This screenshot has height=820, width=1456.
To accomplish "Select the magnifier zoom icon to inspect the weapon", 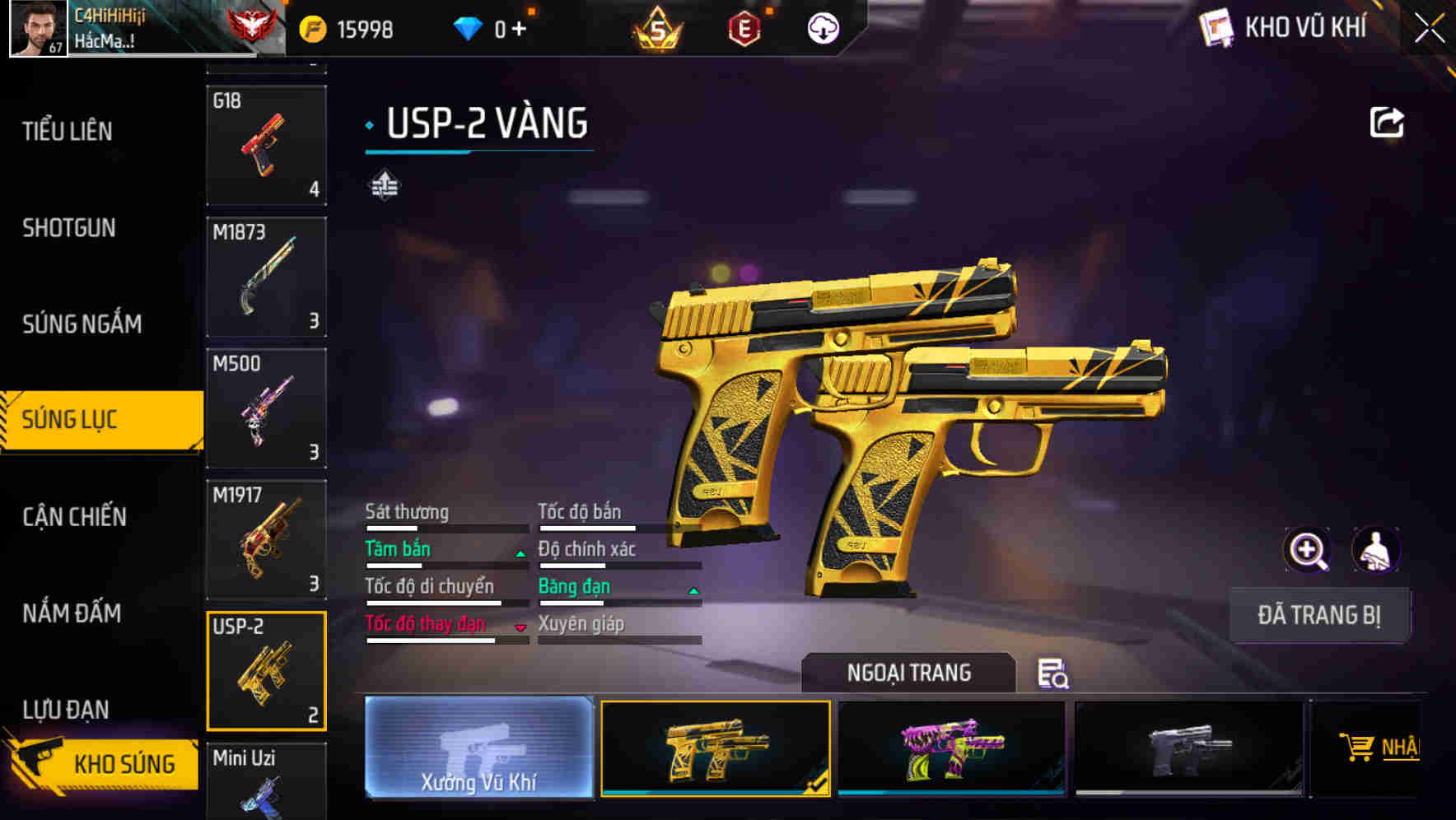I will click(1307, 550).
